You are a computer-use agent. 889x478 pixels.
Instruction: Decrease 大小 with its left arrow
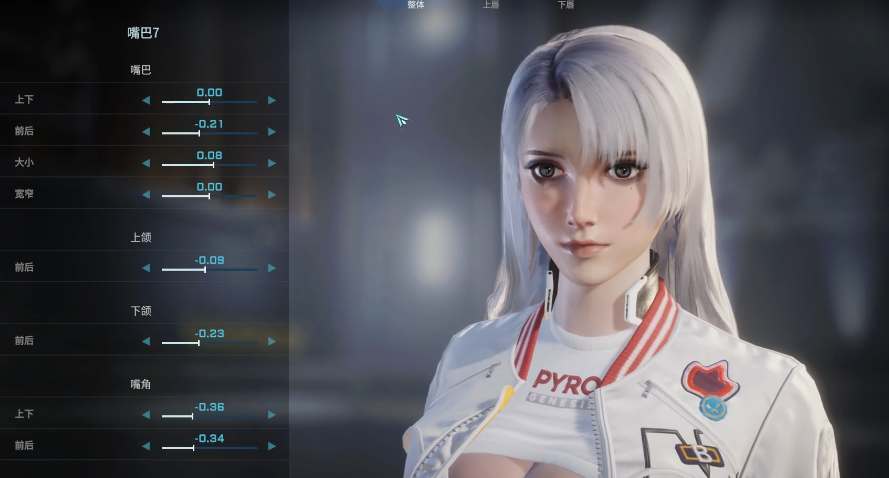pos(146,163)
